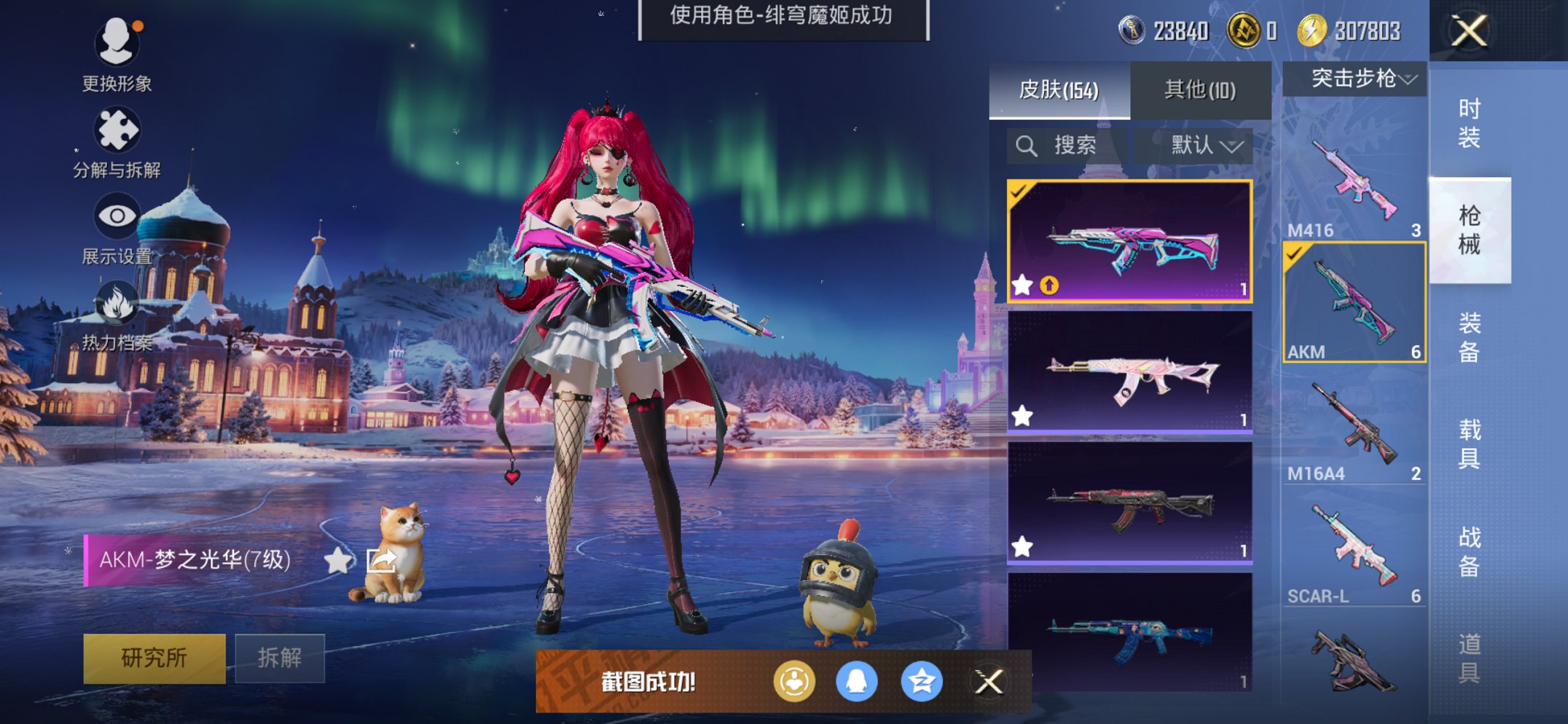The width and height of the screenshot is (1568, 724).
Task: Open 展示设置 display settings
Action: click(117, 215)
